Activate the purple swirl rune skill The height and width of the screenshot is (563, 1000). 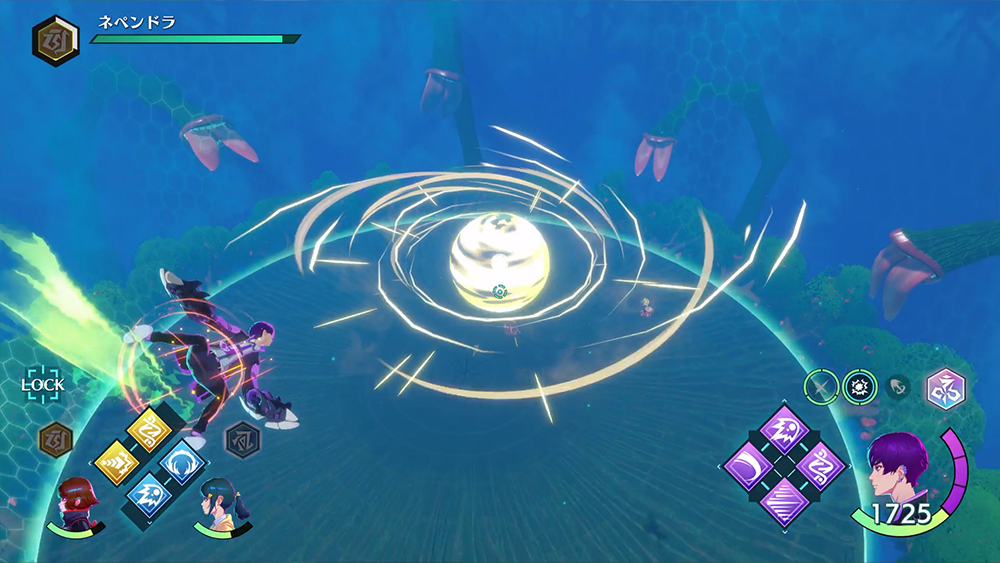click(x=819, y=465)
